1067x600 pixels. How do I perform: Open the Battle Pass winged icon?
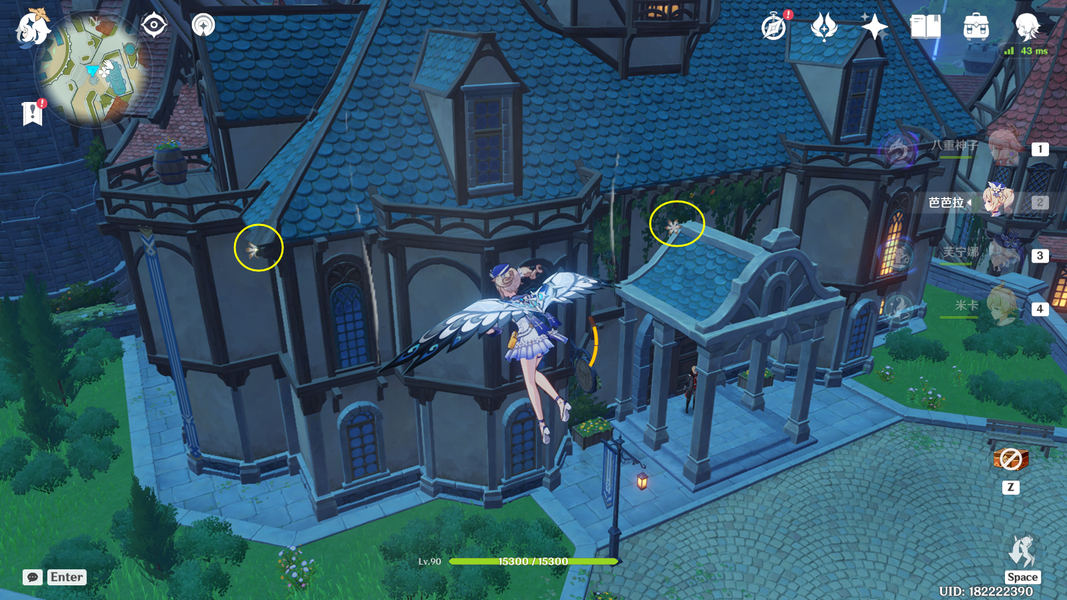[x=824, y=27]
